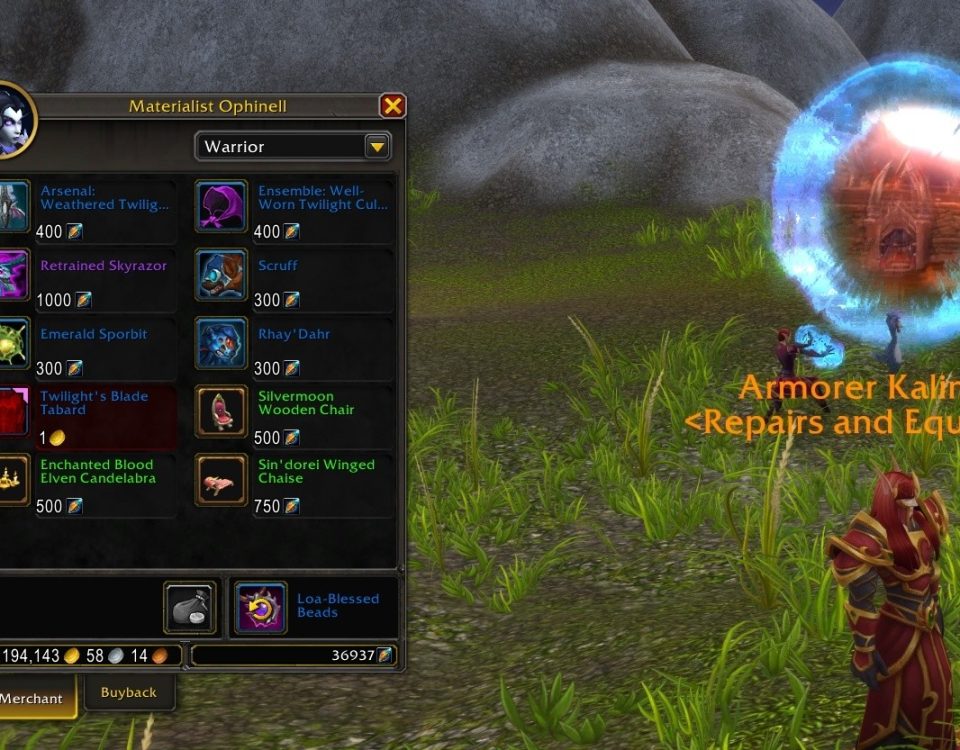Open the Warrior class filter dropdown

[x=377, y=147]
